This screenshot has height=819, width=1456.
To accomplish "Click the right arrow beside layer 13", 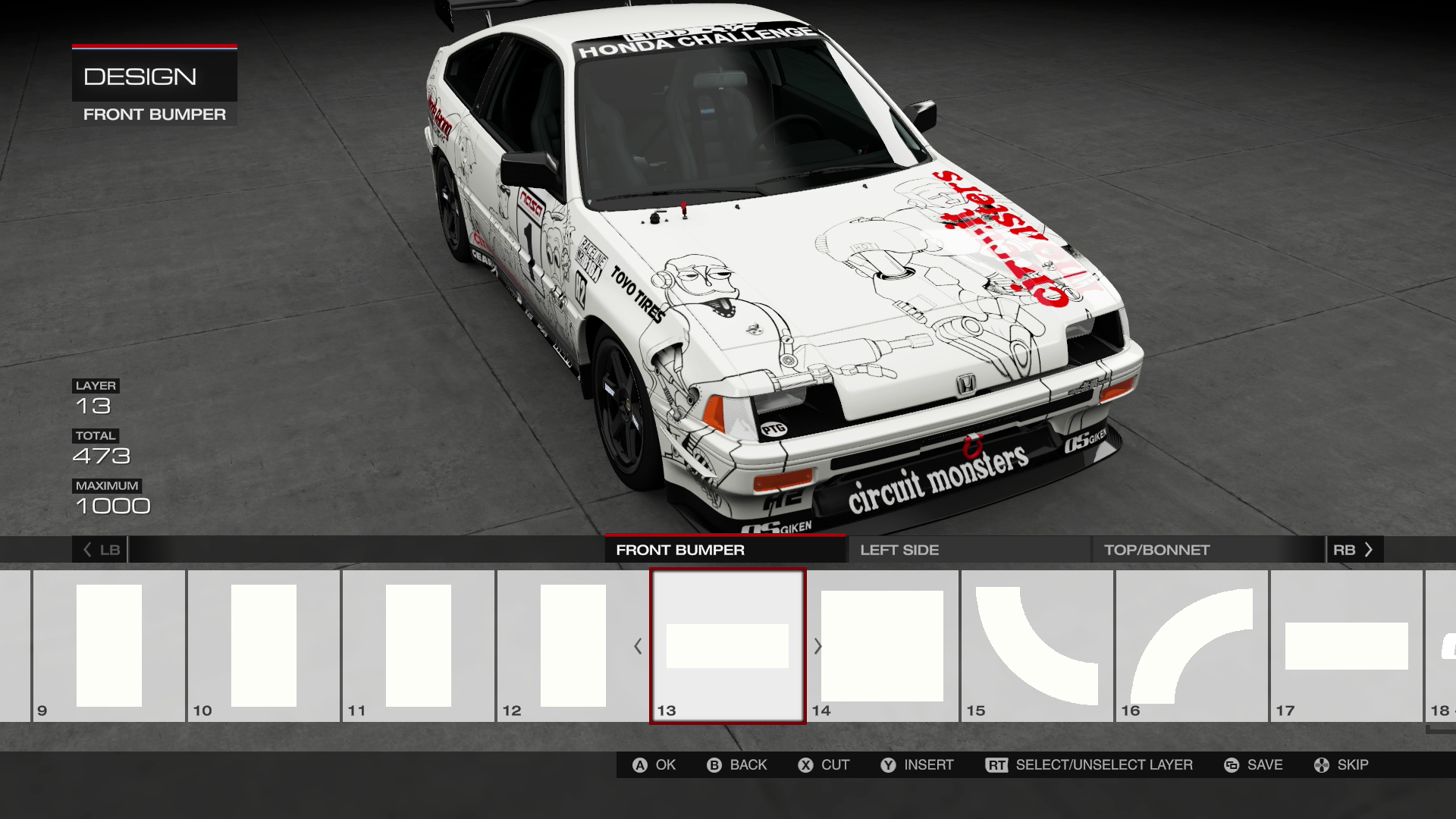I will [817, 647].
